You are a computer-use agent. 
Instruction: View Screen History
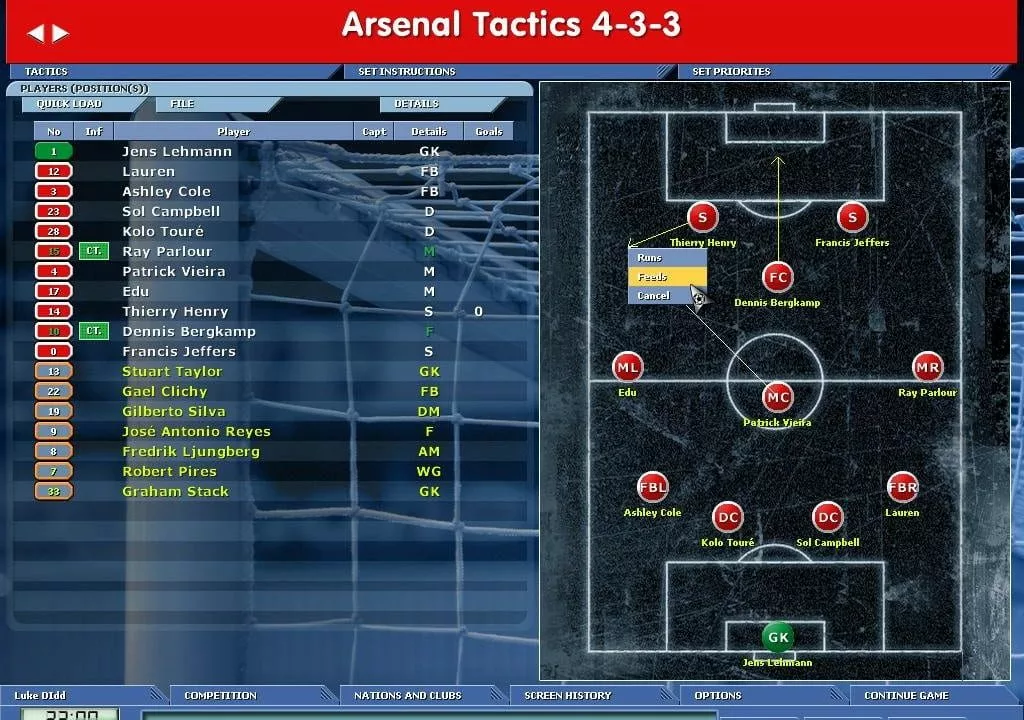tap(567, 695)
